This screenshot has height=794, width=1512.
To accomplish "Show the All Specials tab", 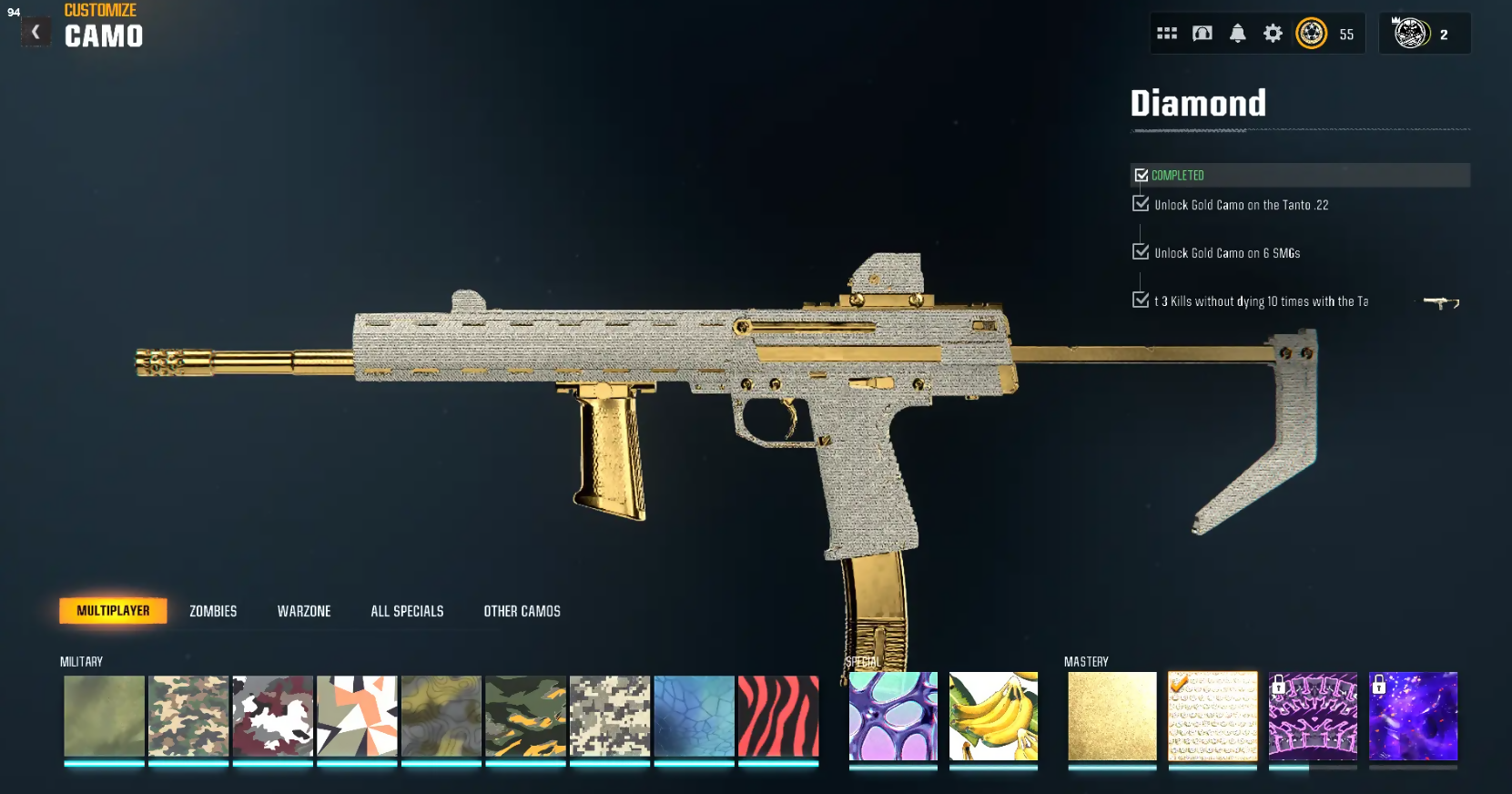I will coord(407,611).
